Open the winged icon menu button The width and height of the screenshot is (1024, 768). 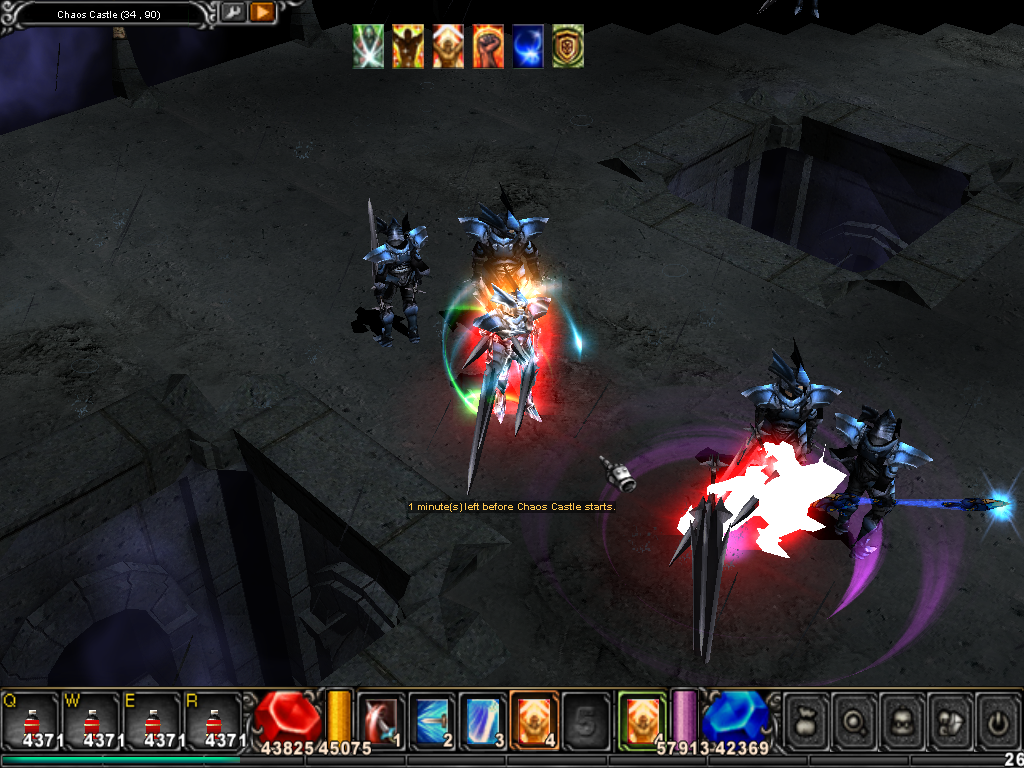point(951,718)
